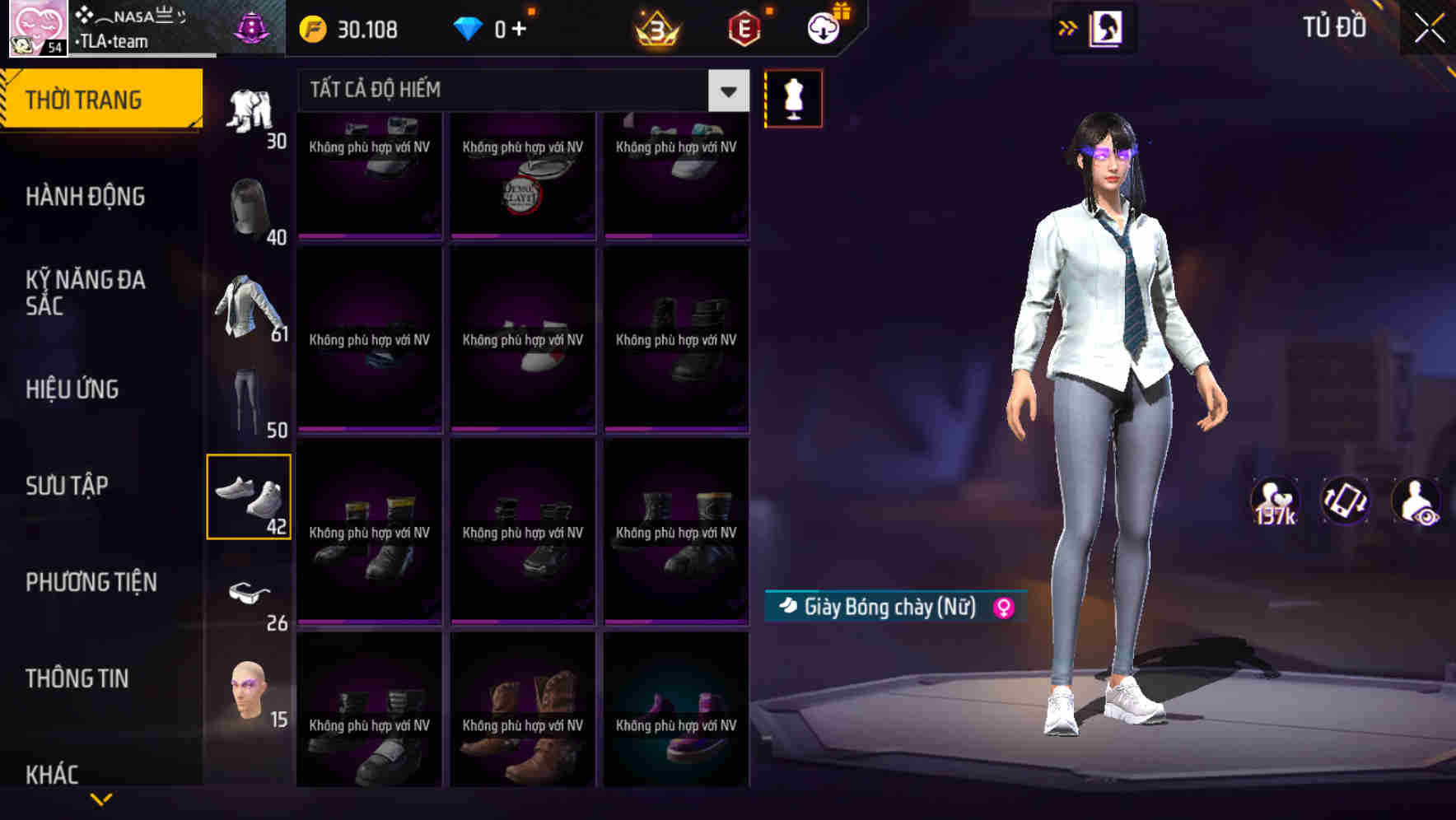
Task: Open the Booyah Pass crown icon
Action: [655, 28]
